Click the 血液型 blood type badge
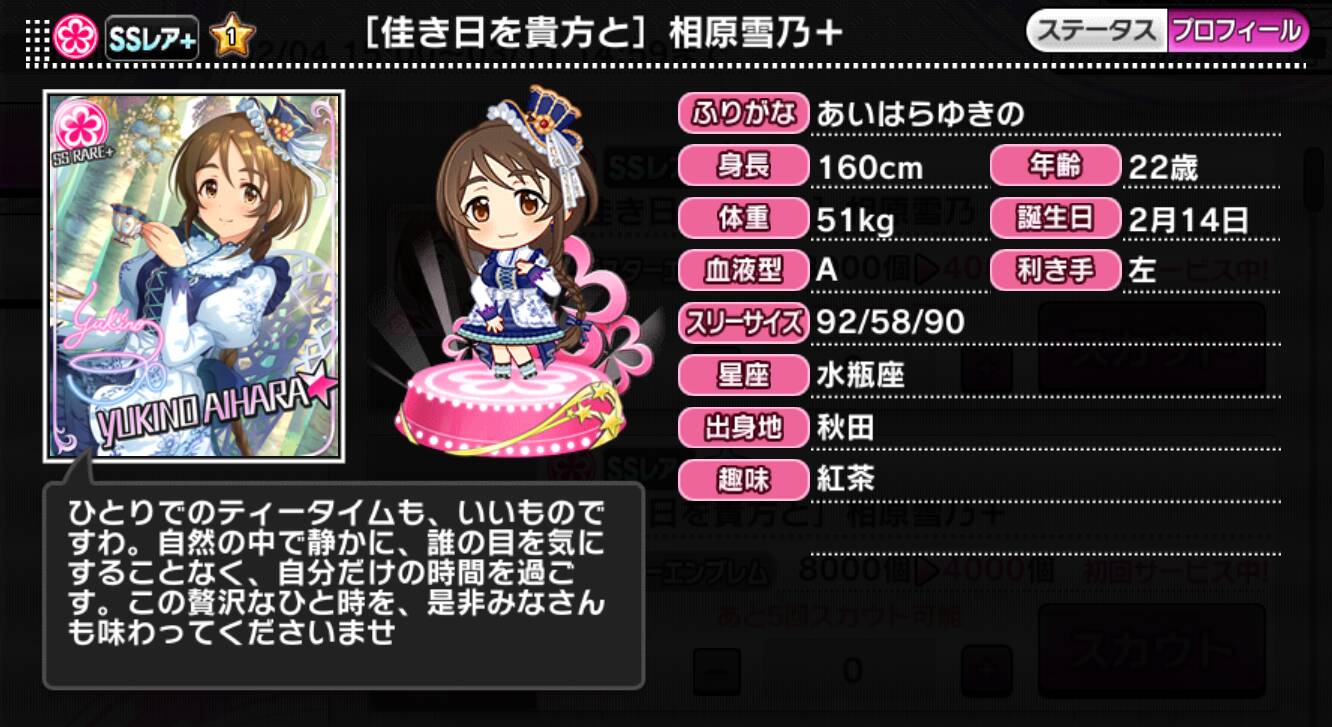This screenshot has width=1332, height=727. 741,270
